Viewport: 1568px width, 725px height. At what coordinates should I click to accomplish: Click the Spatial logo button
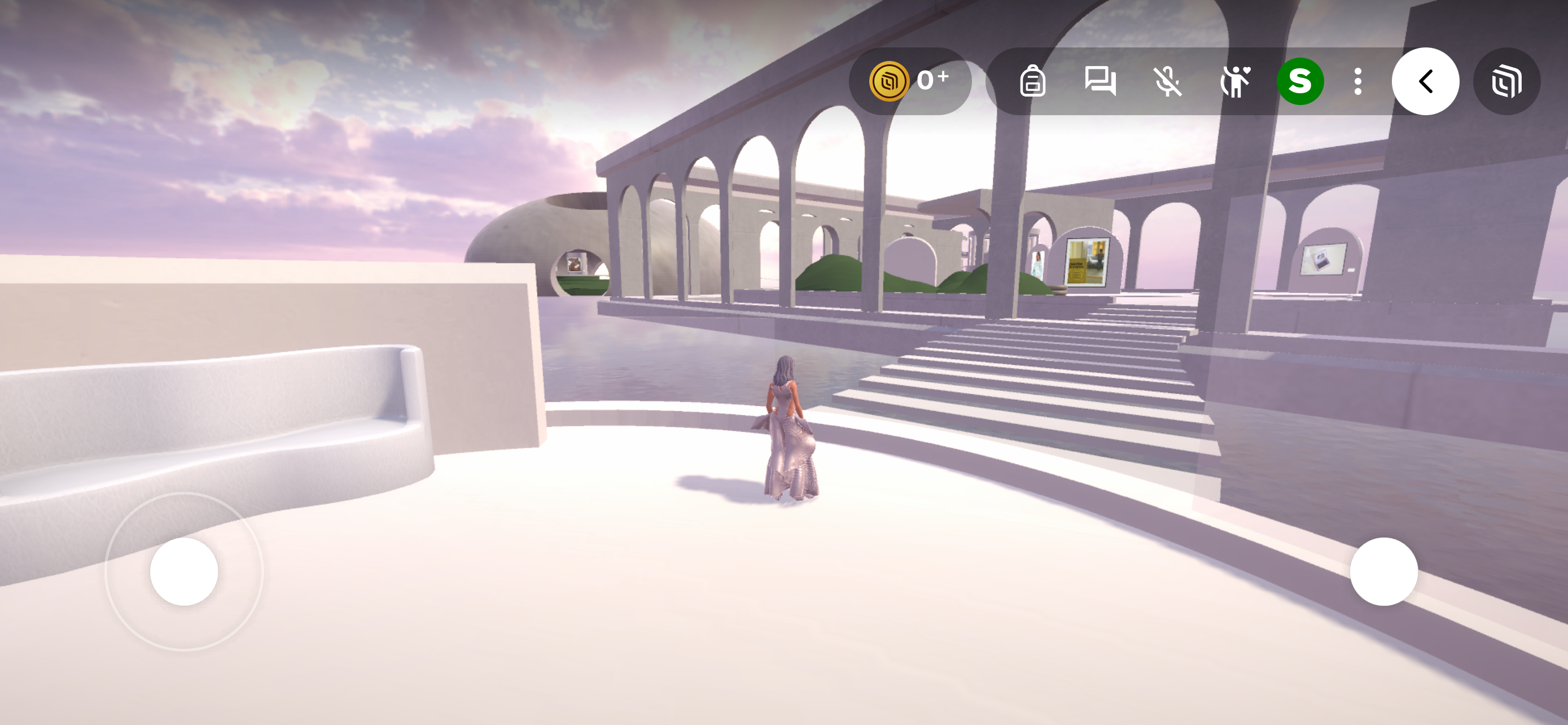pos(1506,81)
